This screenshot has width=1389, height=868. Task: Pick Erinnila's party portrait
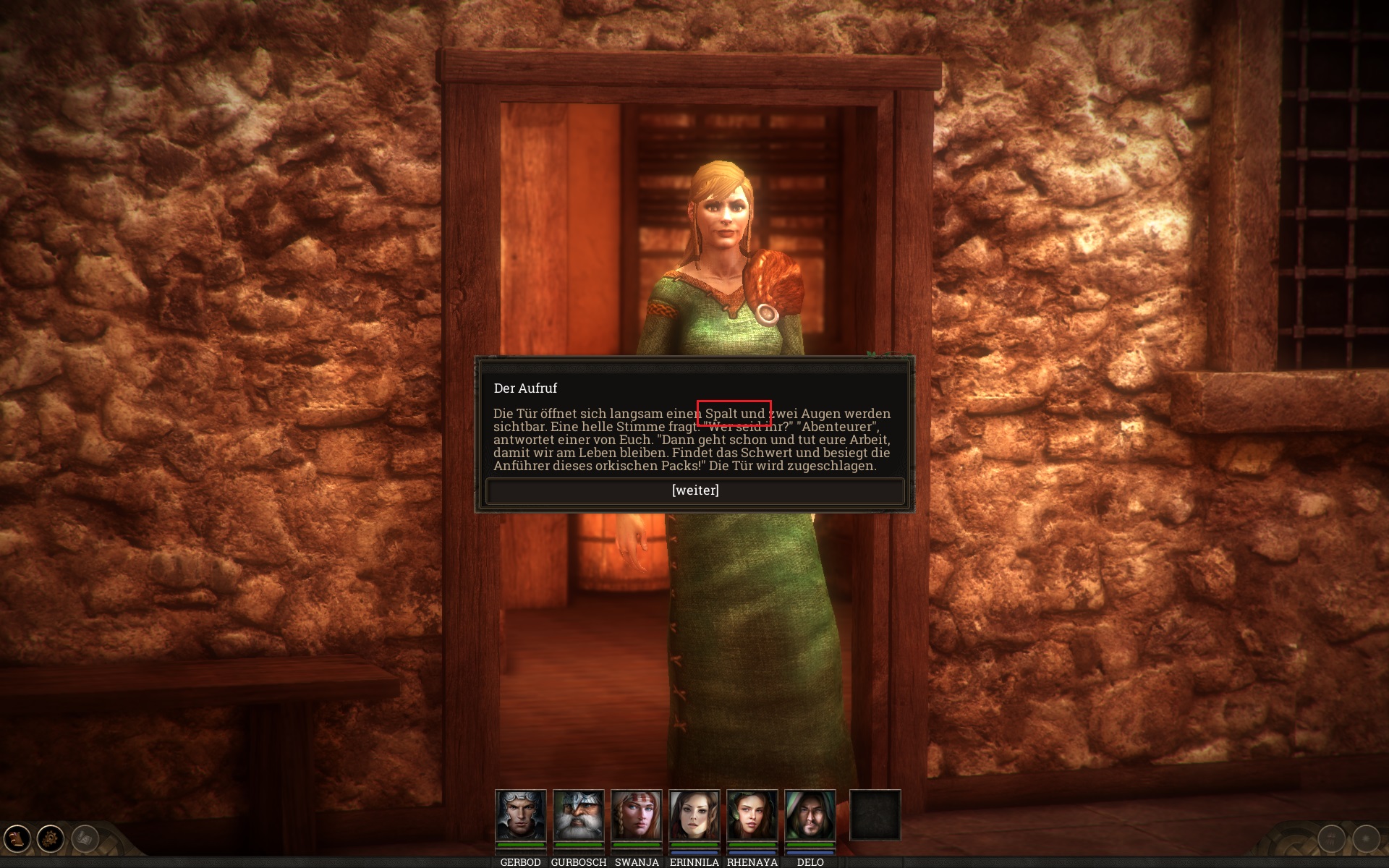pos(694,815)
